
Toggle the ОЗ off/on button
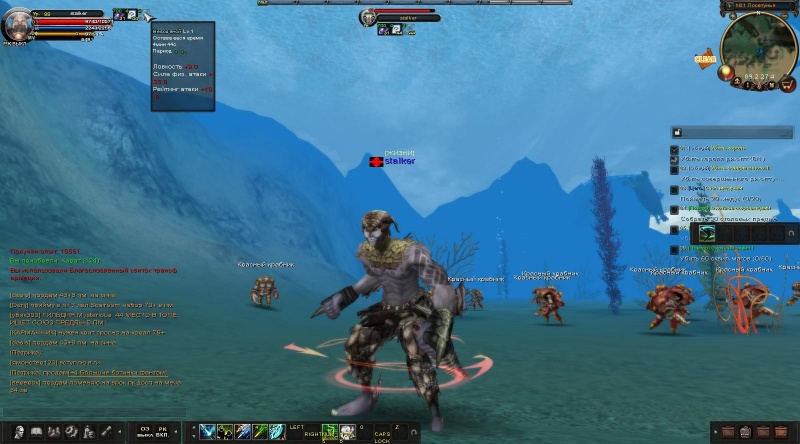[145, 432]
